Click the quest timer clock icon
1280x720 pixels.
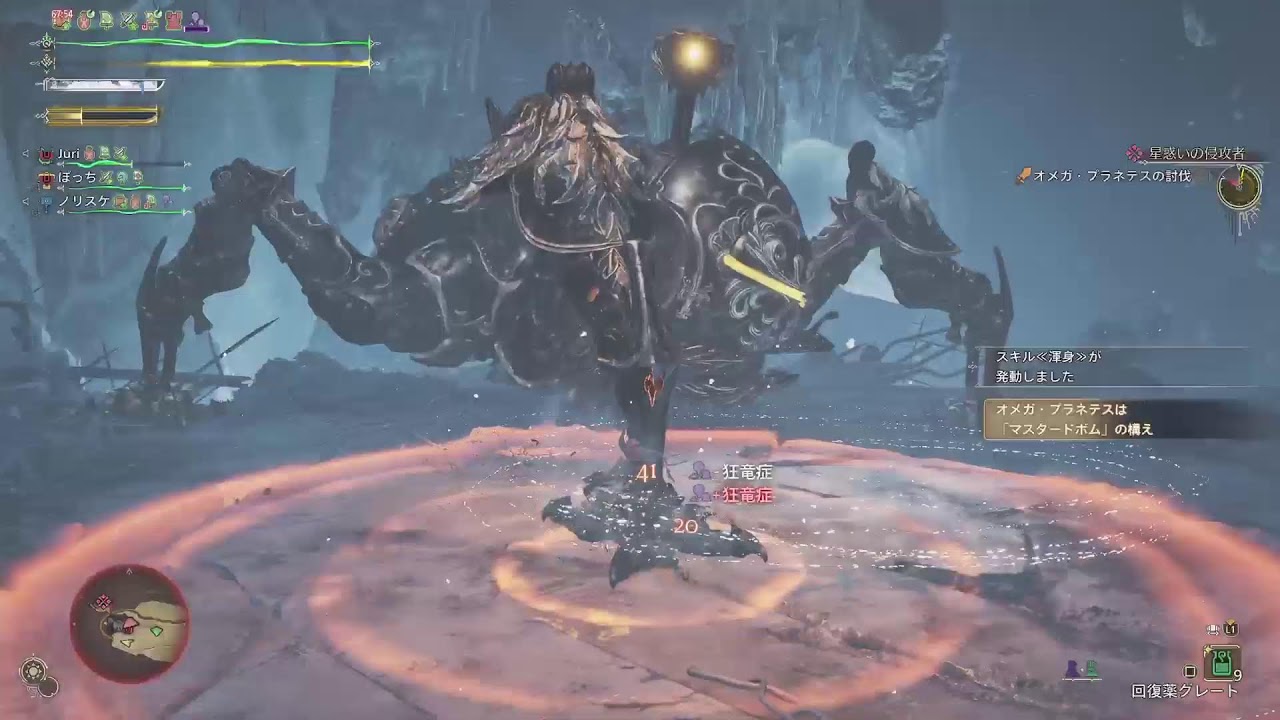coord(1238,187)
